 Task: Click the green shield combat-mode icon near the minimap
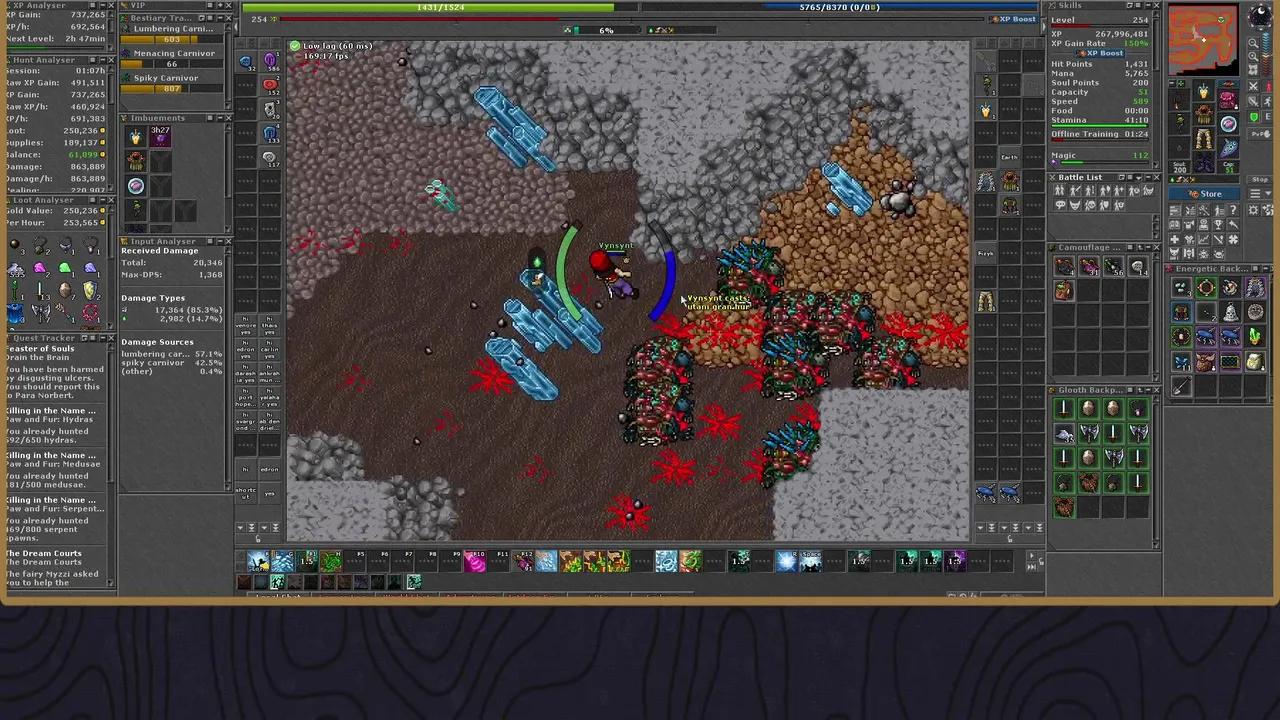[1253, 116]
